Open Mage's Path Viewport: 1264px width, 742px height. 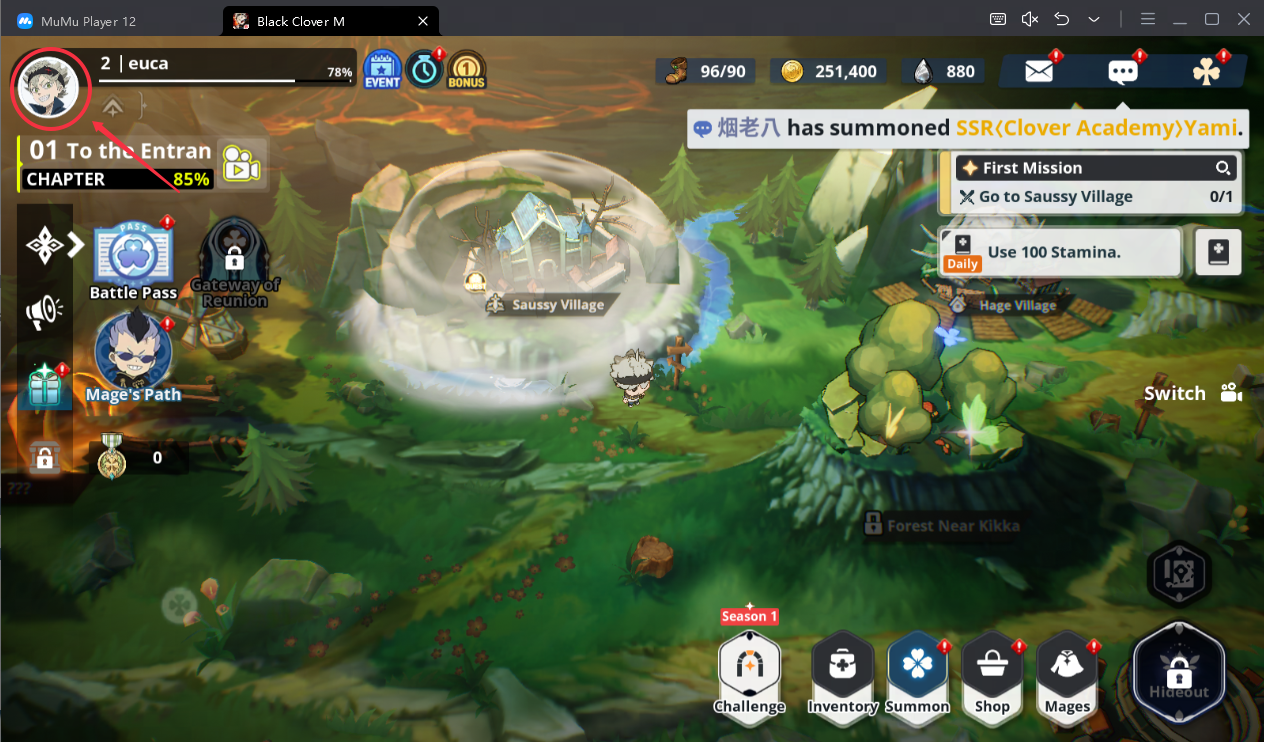click(133, 355)
